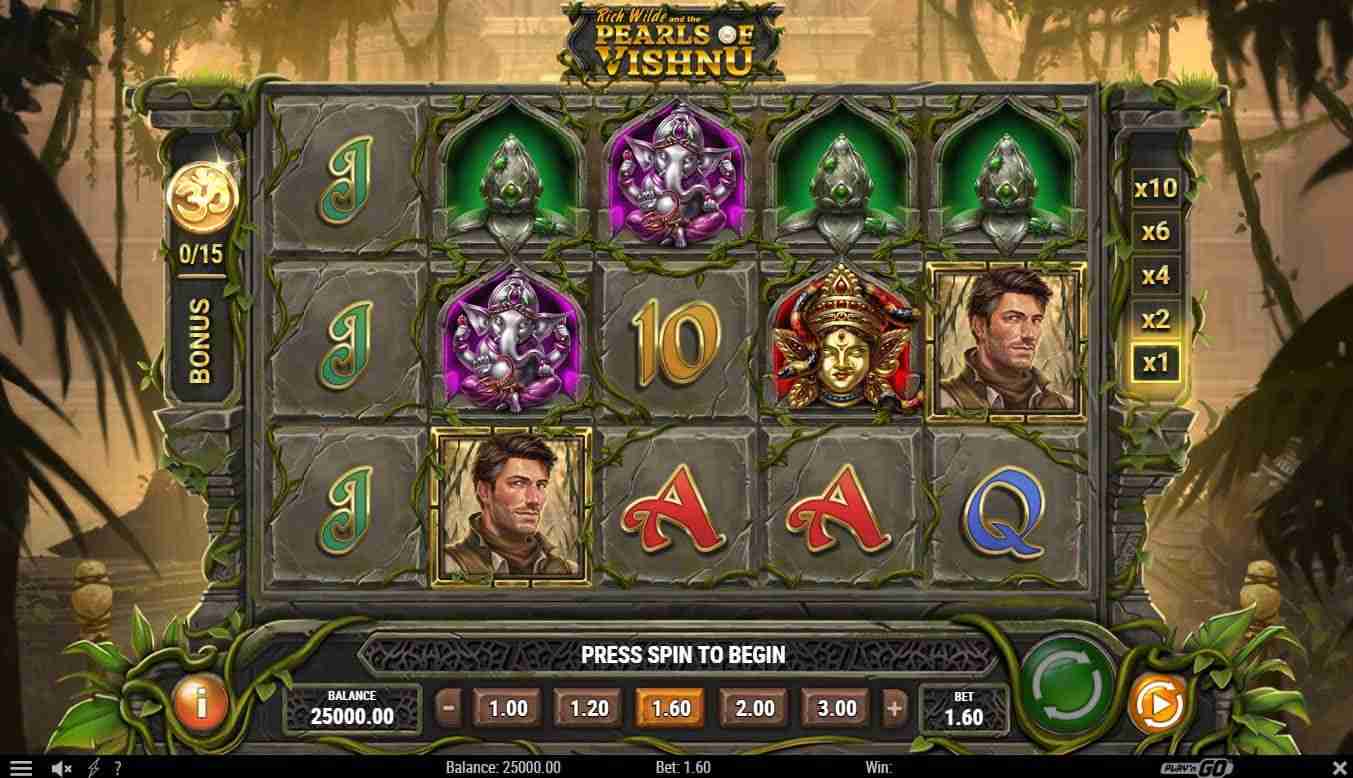1353x778 pixels.
Task: Select the 1.00 bet amount
Action: pyautogui.click(x=507, y=709)
